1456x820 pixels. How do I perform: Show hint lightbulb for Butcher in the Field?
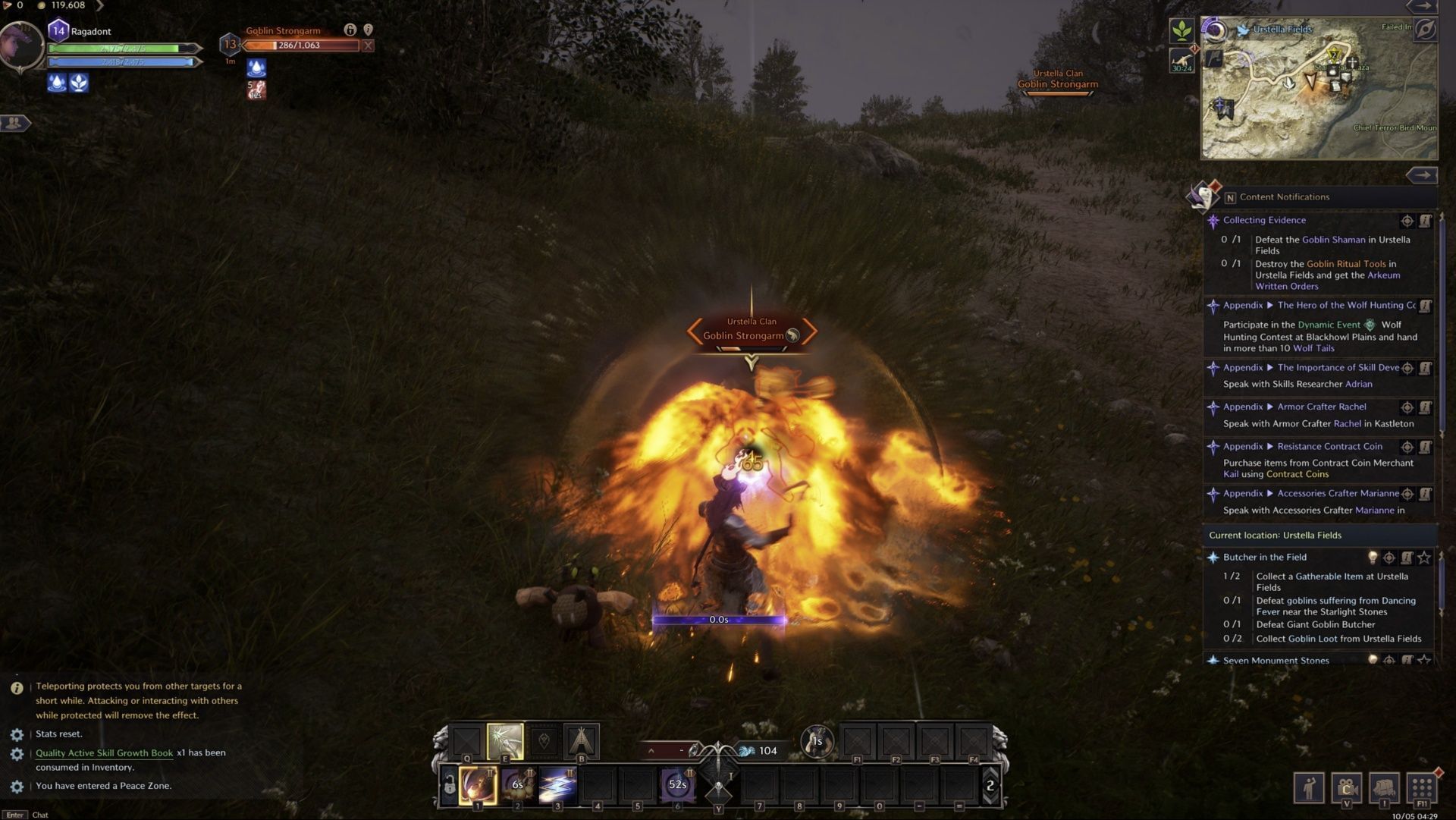(1373, 558)
